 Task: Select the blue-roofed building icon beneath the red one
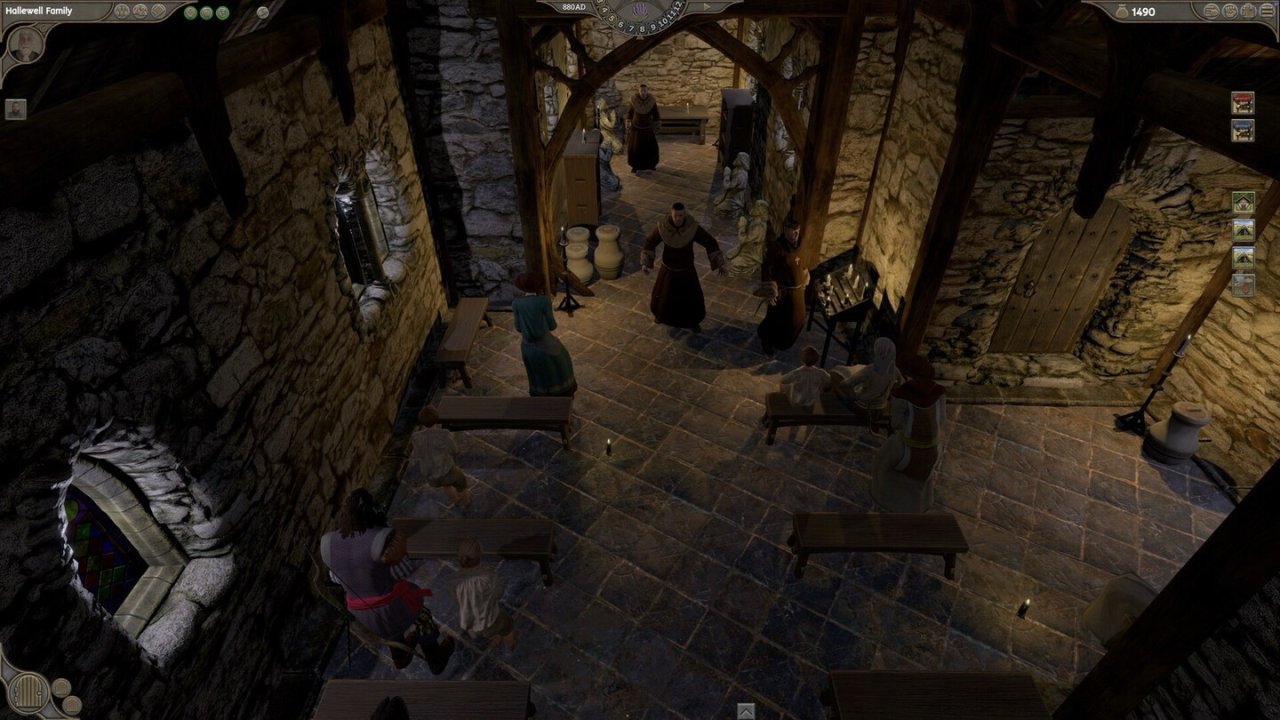point(1242,129)
